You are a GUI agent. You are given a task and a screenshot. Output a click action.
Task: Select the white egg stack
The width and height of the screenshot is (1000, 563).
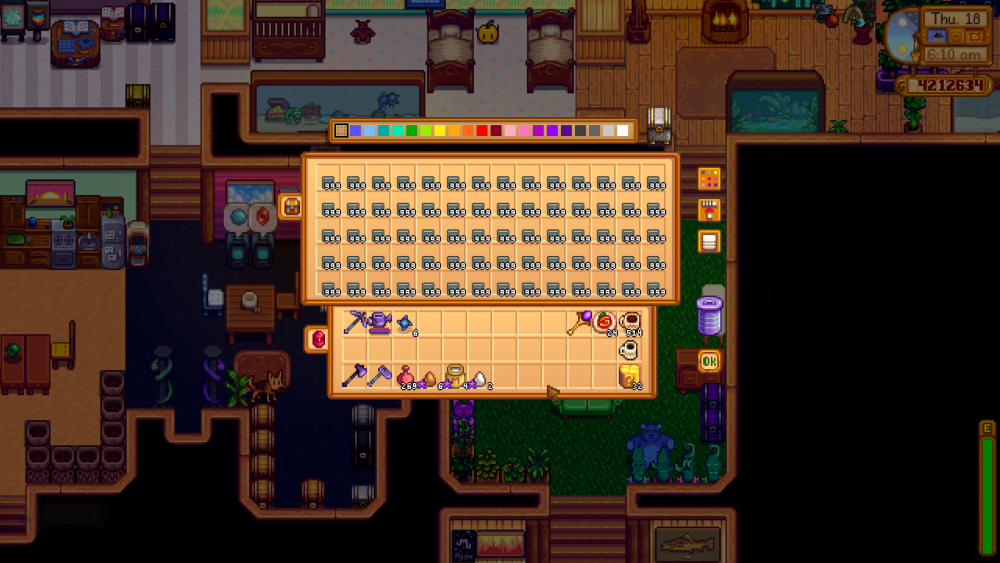pos(480,378)
